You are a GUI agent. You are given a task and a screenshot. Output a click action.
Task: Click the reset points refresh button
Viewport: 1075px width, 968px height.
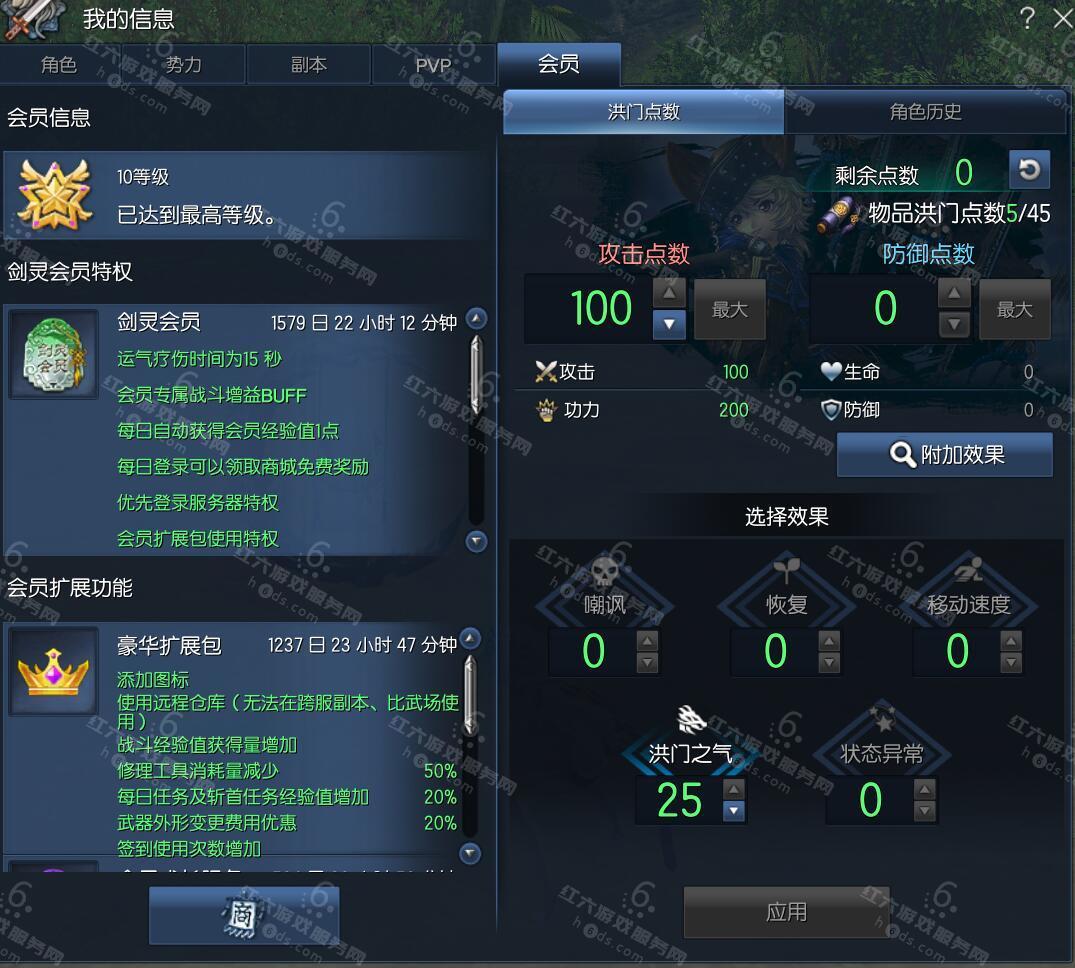pos(1029,171)
